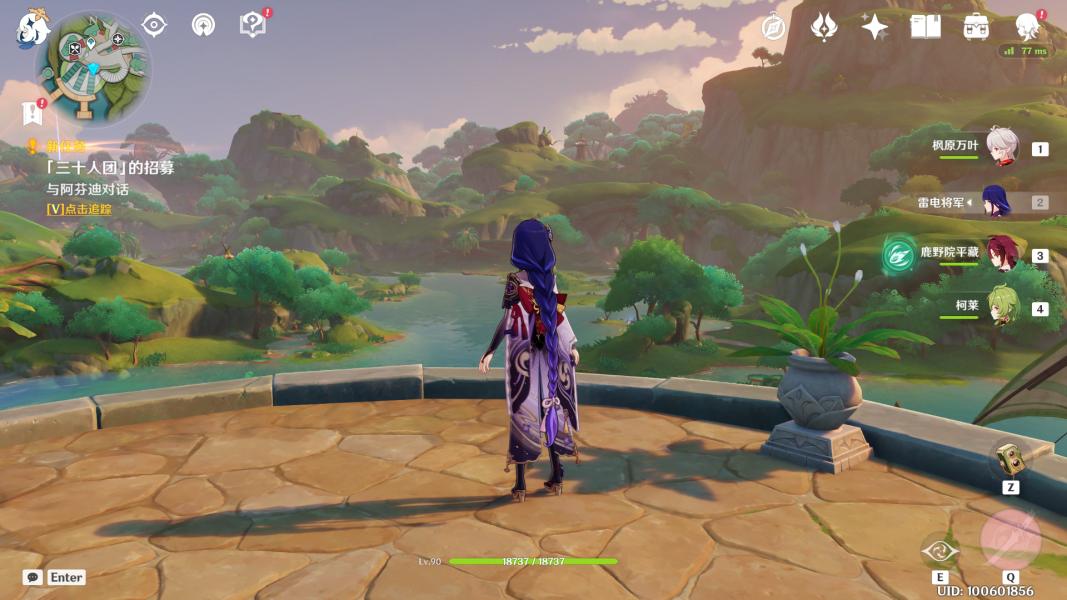Open the backpack inventory

[977, 27]
